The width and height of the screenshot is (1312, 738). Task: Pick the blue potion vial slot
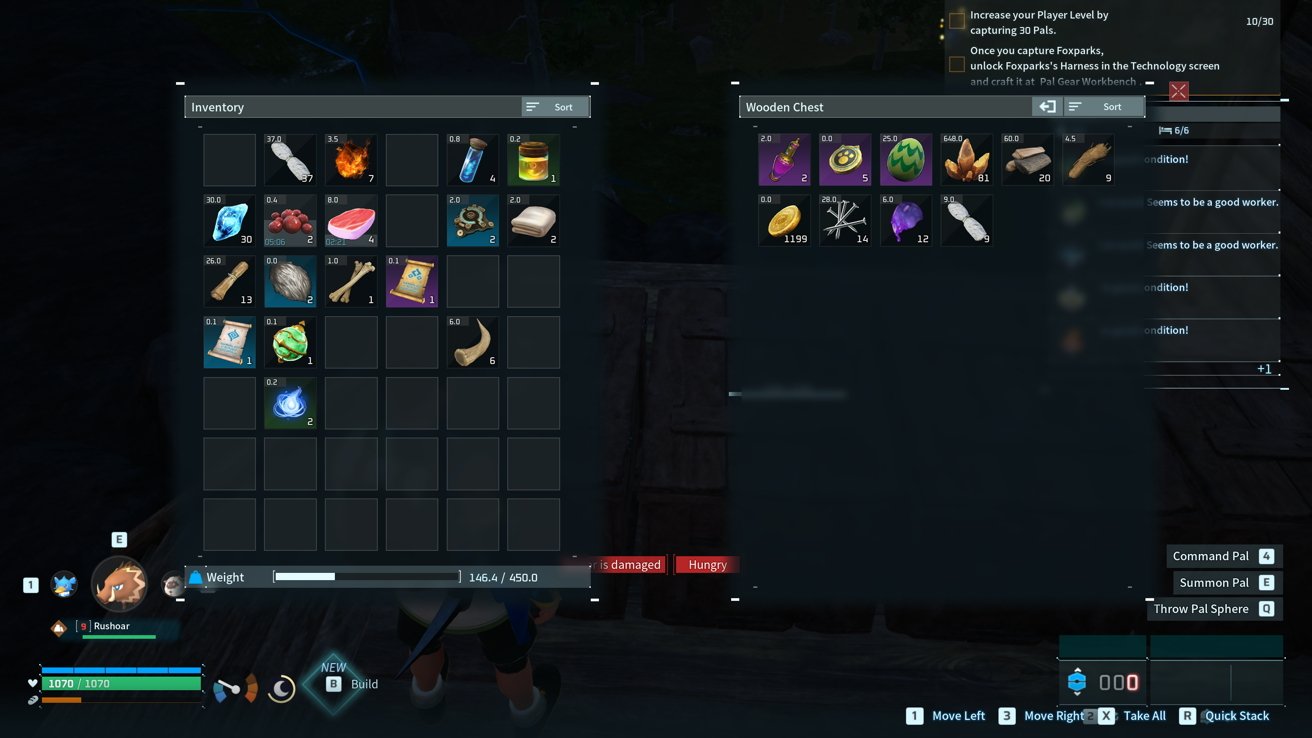coord(473,160)
